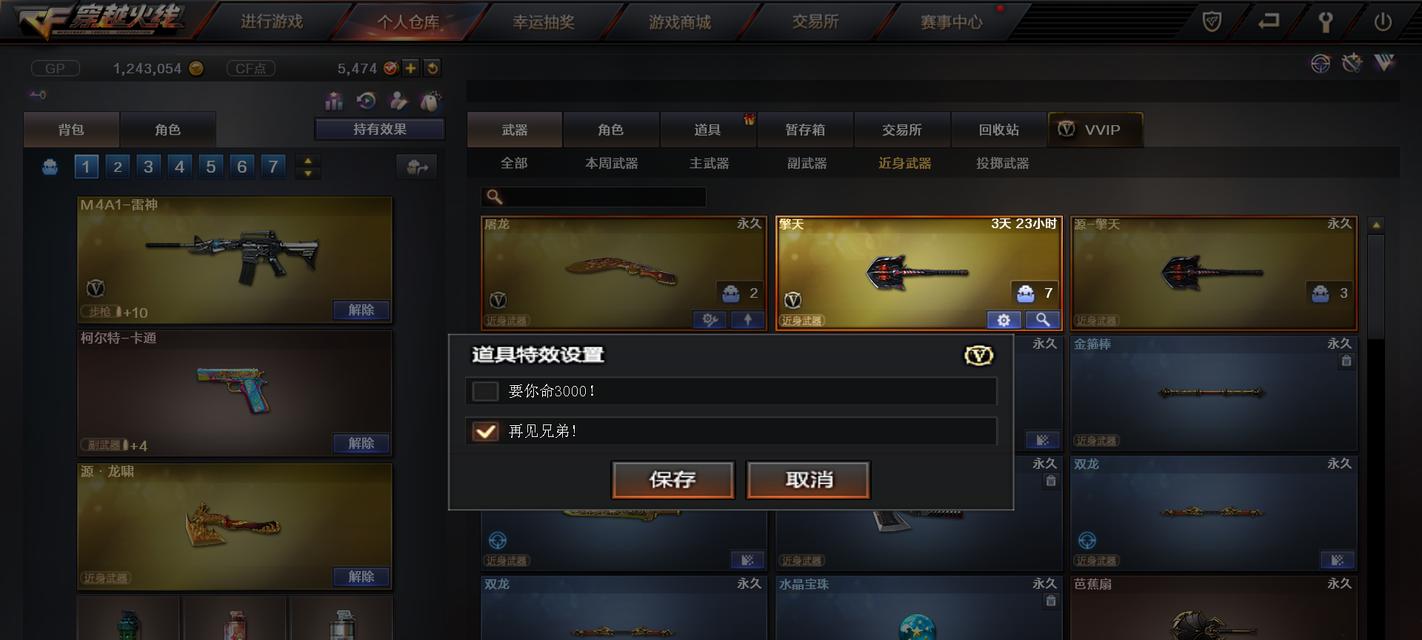Select 进行游戏 in top navigation
This screenshot has width=1422, height=640.
click(272, 21)
